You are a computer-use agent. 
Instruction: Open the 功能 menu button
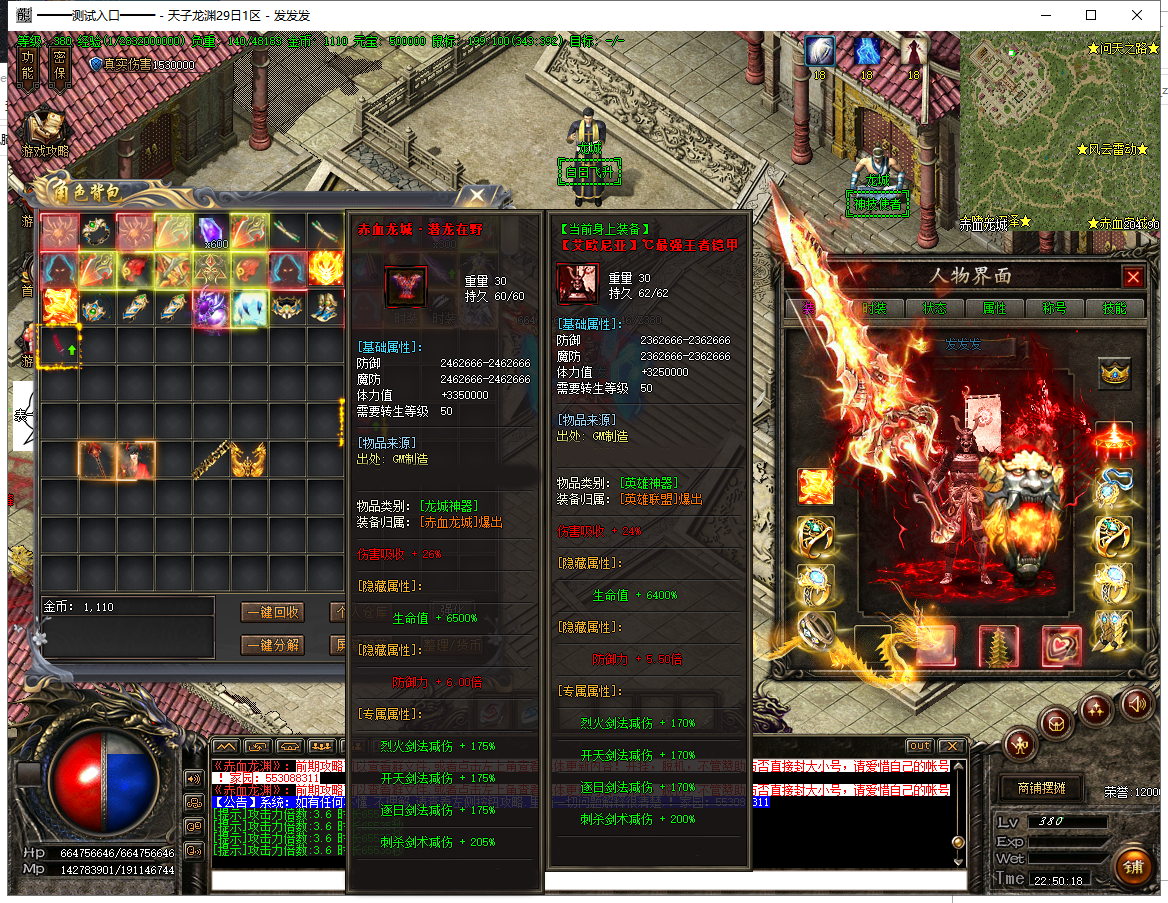tap(28, 65)
